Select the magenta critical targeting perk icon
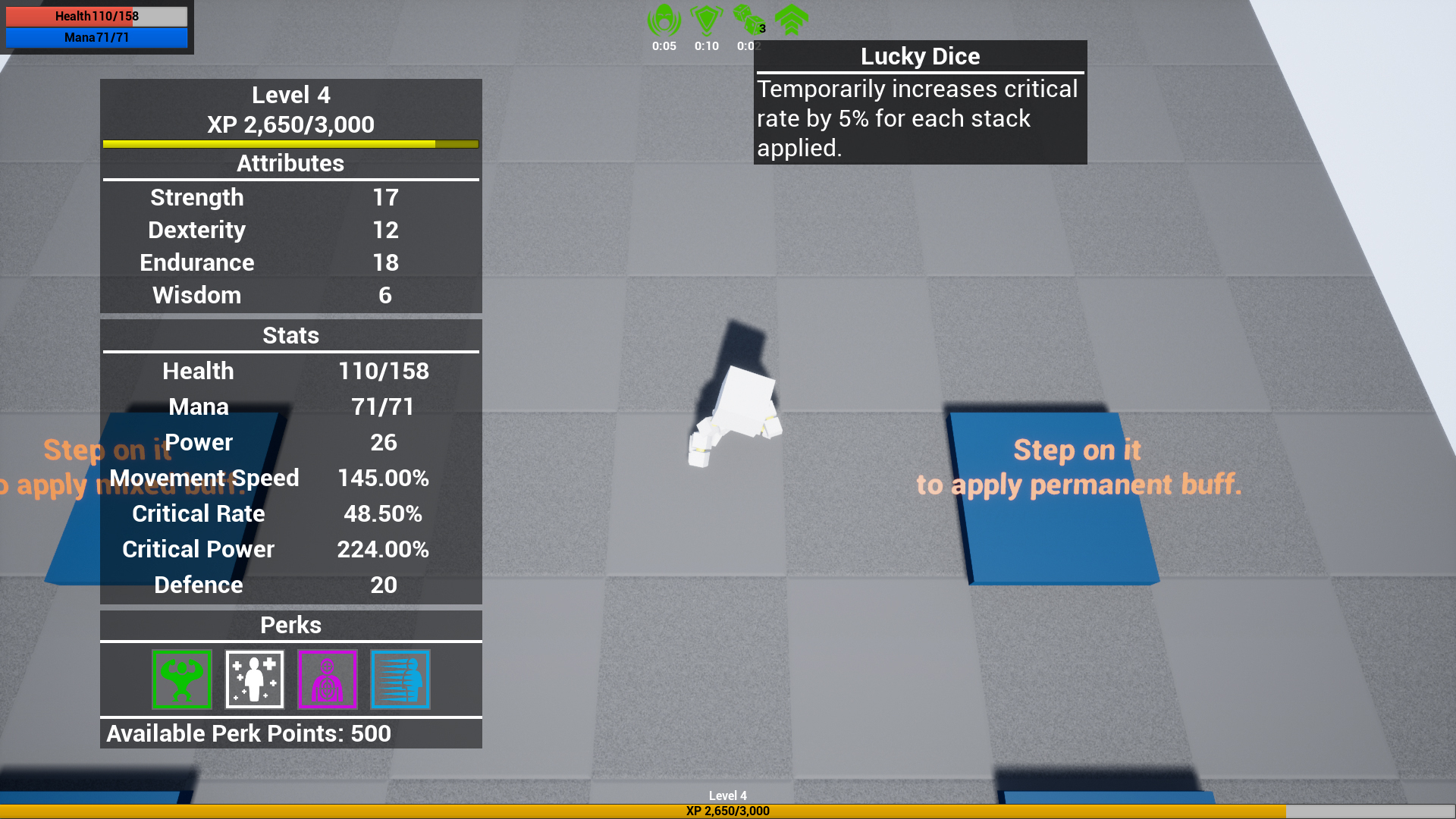 coord(327,679)
